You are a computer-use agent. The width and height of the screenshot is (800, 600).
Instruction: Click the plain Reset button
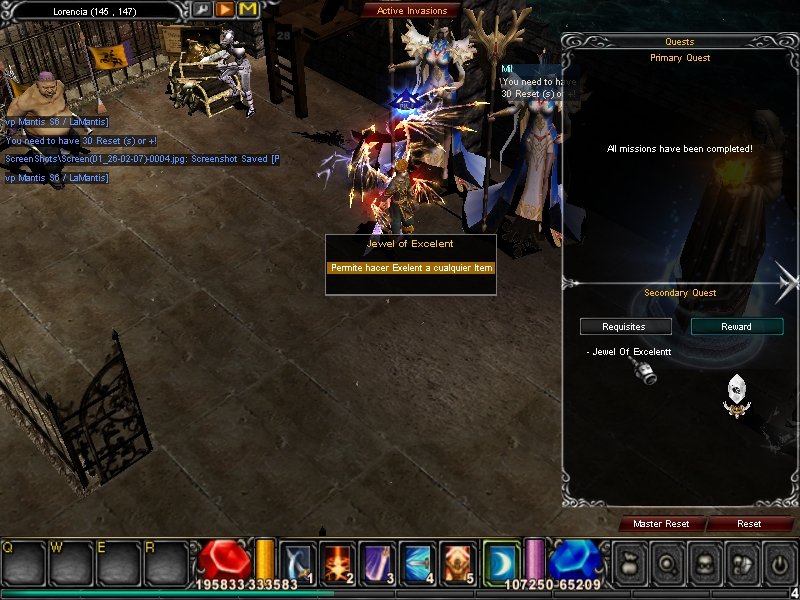749,524
